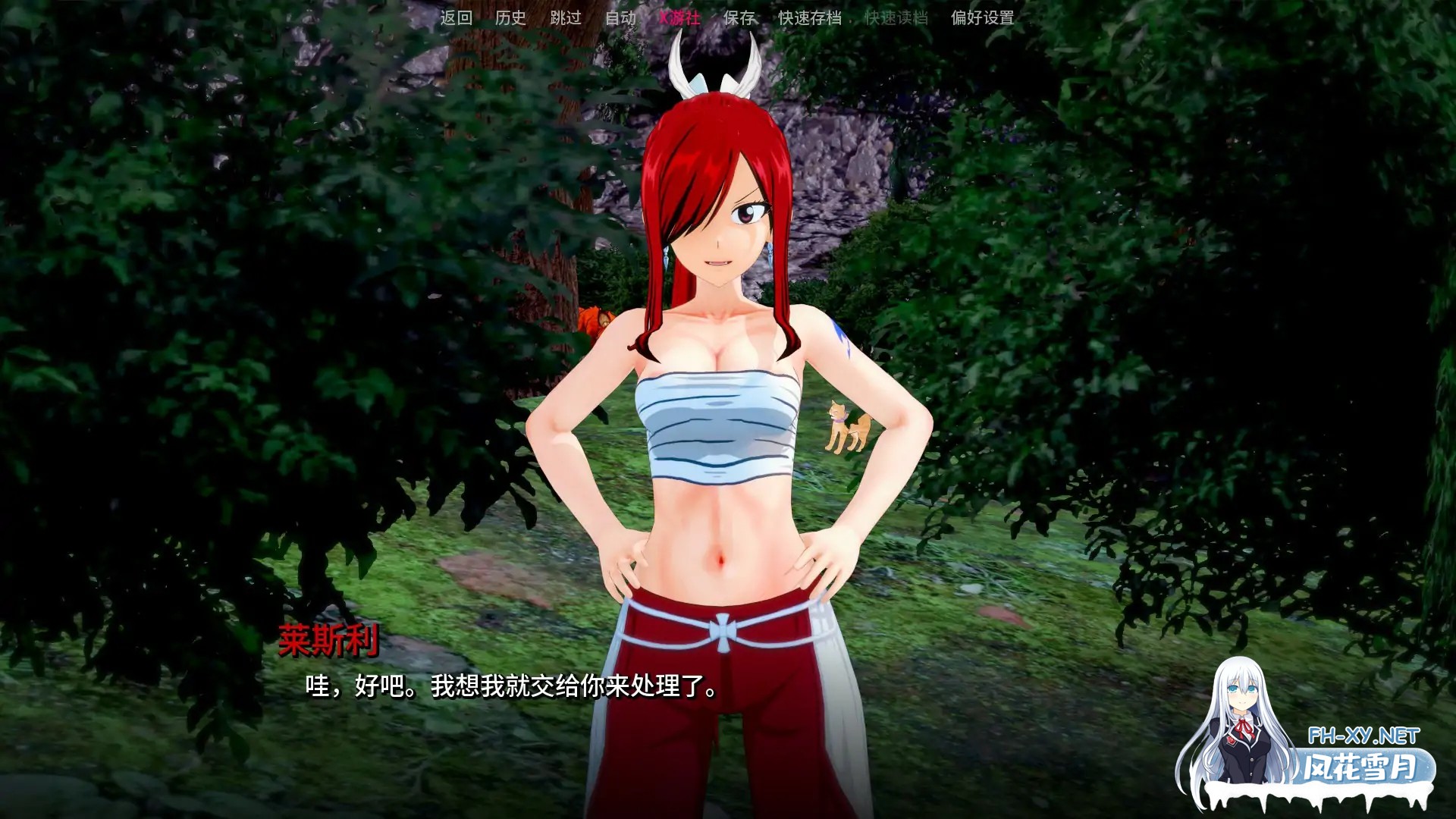Toggle 自动 auto-play mode

620,19
